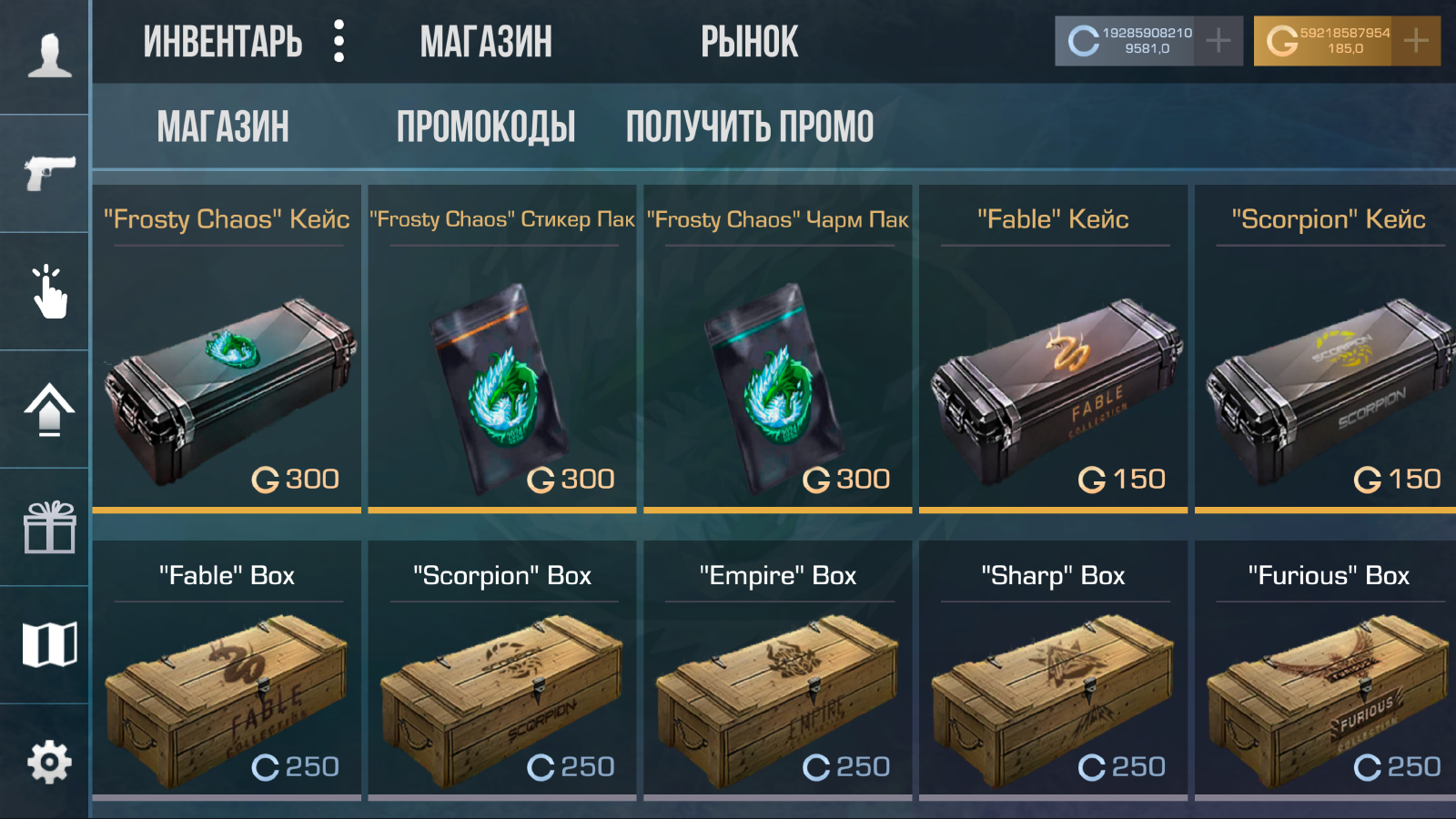Screen dimensions: 1456x819
Task: Open the three-dot menu beside ИНВЕНТАРЬ
Action: [x=339, y=41]
